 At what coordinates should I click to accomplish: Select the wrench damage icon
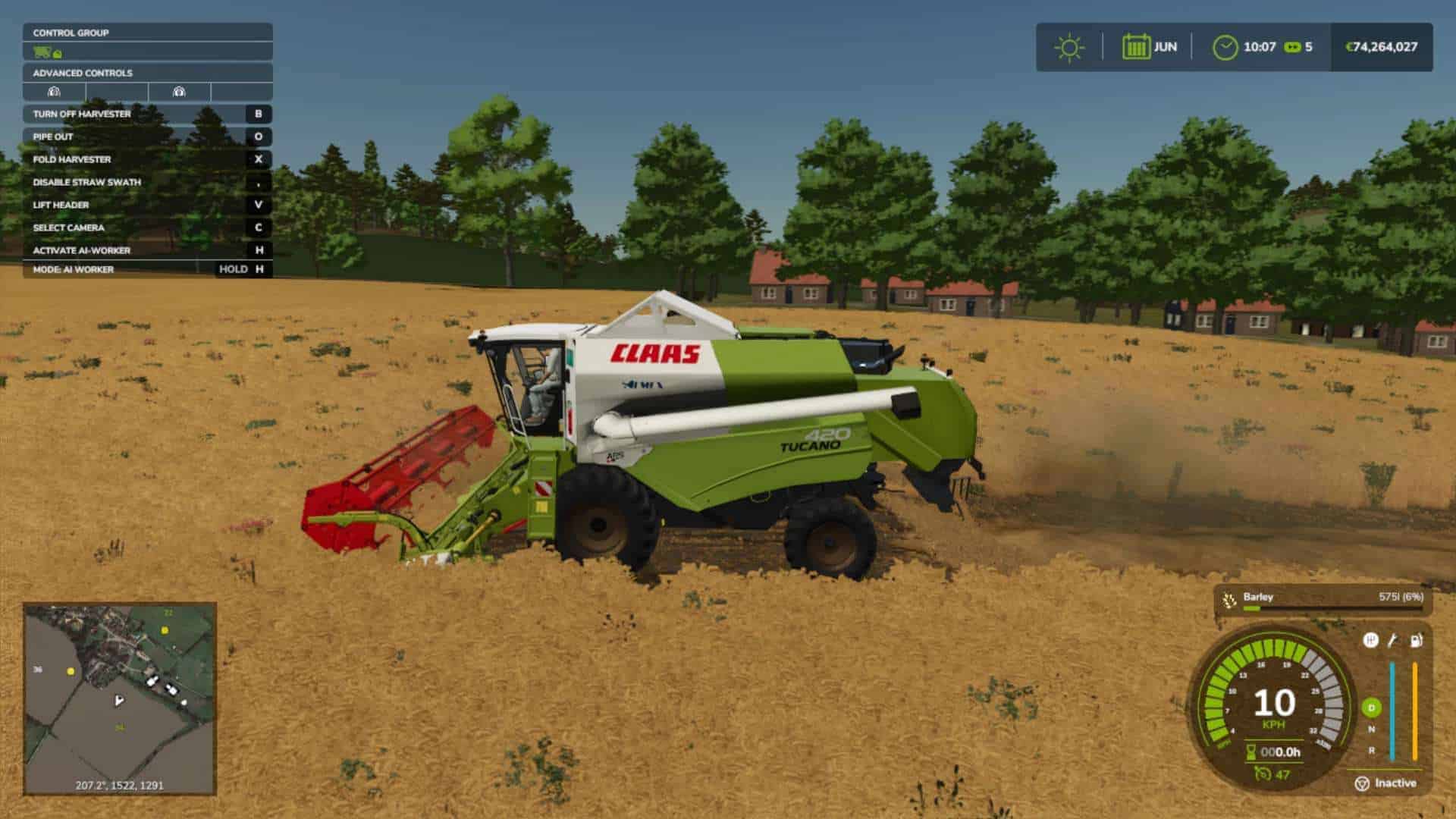[1392, 640]
